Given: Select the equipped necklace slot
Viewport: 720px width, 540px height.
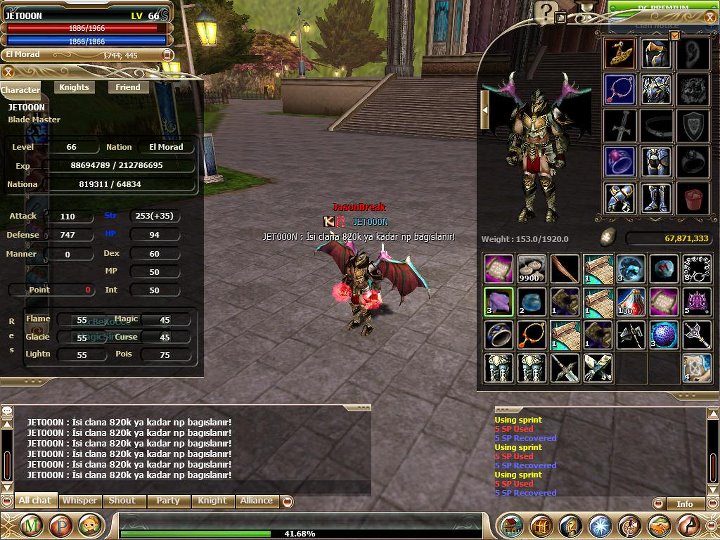Looking at the screenshot, I should tap(620, 89).
